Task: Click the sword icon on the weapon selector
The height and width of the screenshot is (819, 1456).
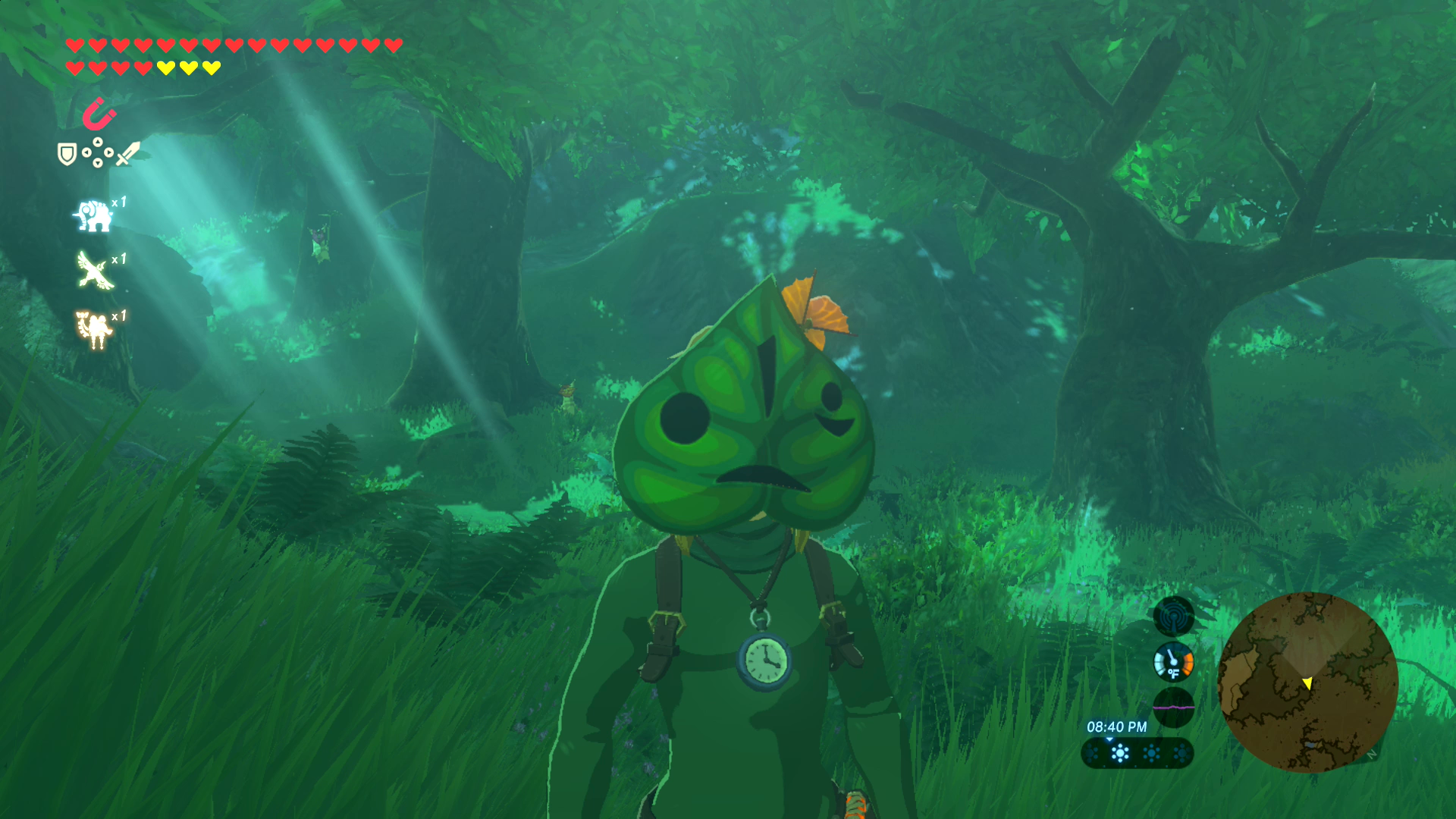Action: (127, 154)
